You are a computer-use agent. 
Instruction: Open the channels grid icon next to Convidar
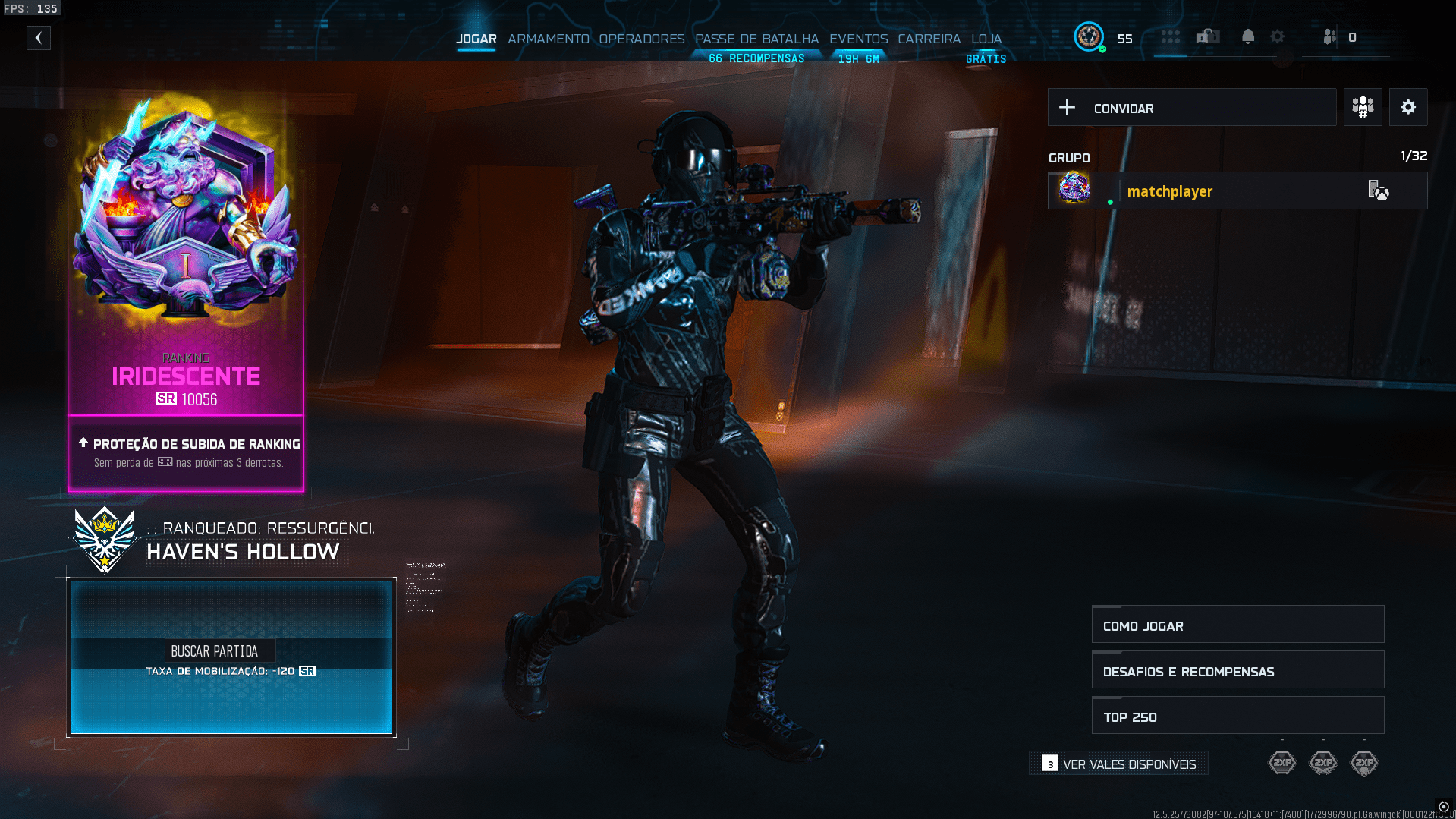click(1362, 107)
